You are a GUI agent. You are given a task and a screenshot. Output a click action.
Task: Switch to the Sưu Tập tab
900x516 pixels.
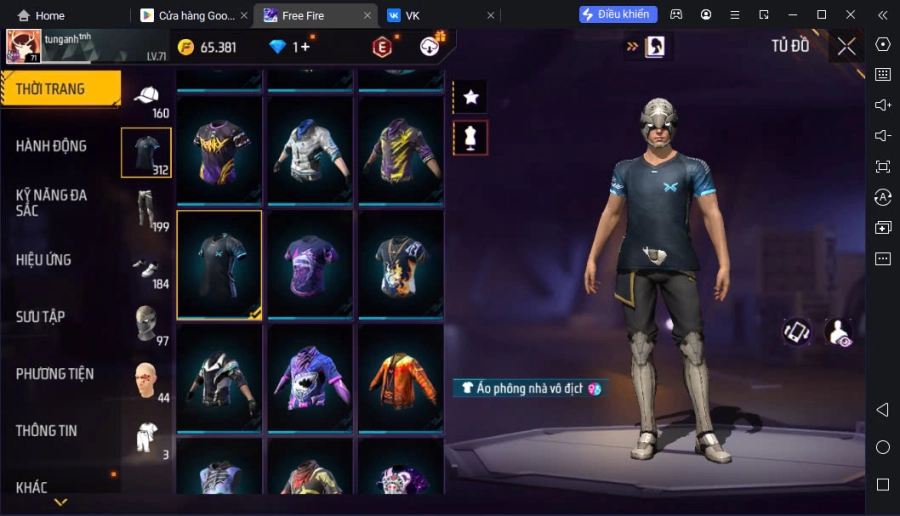pos(40,317)
